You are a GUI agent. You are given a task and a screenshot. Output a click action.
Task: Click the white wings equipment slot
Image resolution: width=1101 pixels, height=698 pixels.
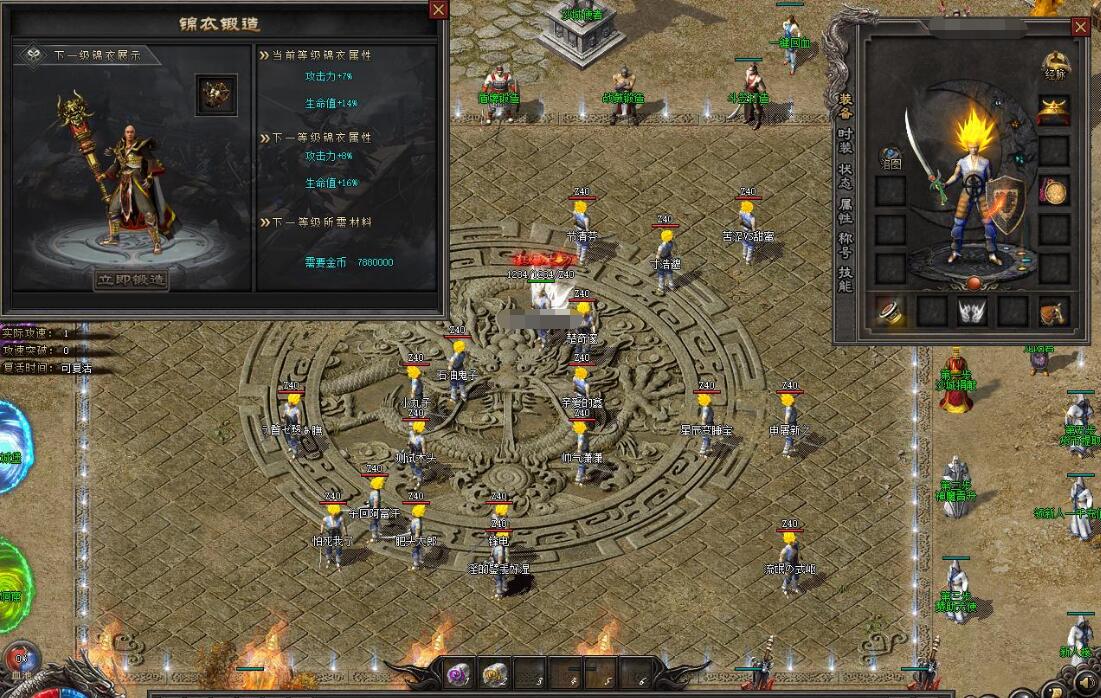[x=971, y=311]
